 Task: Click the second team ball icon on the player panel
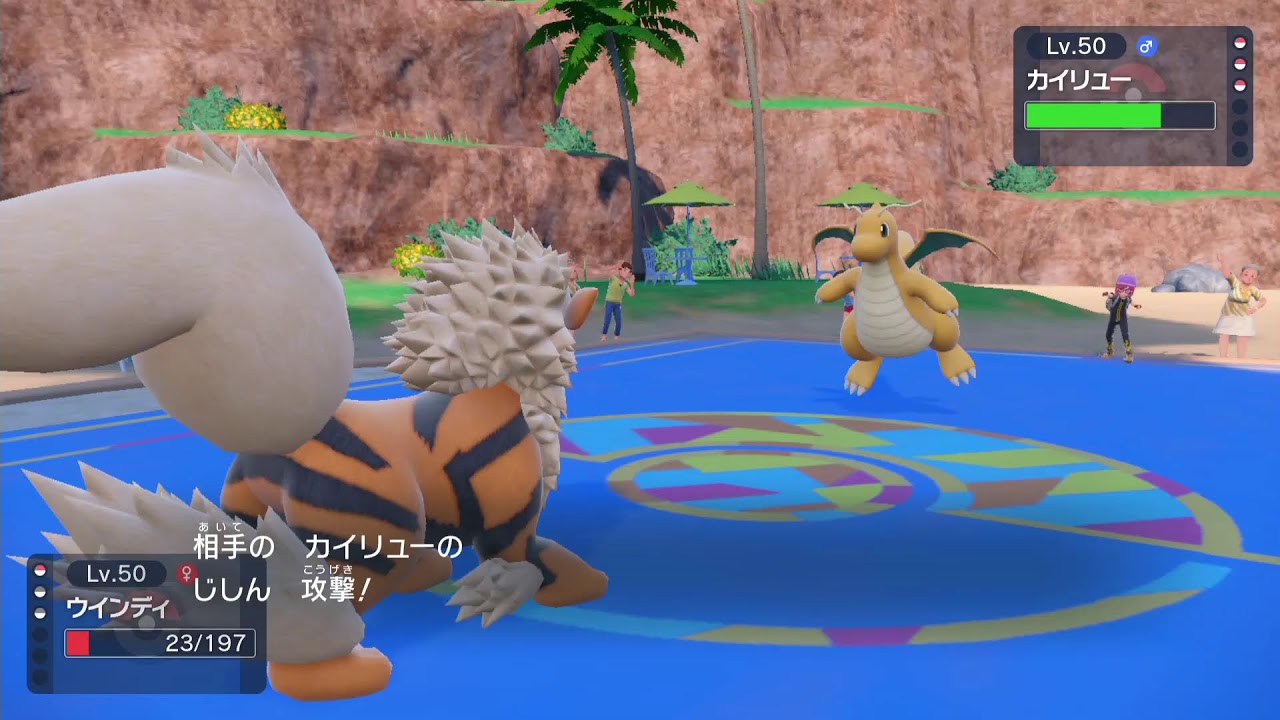point(38,592)
